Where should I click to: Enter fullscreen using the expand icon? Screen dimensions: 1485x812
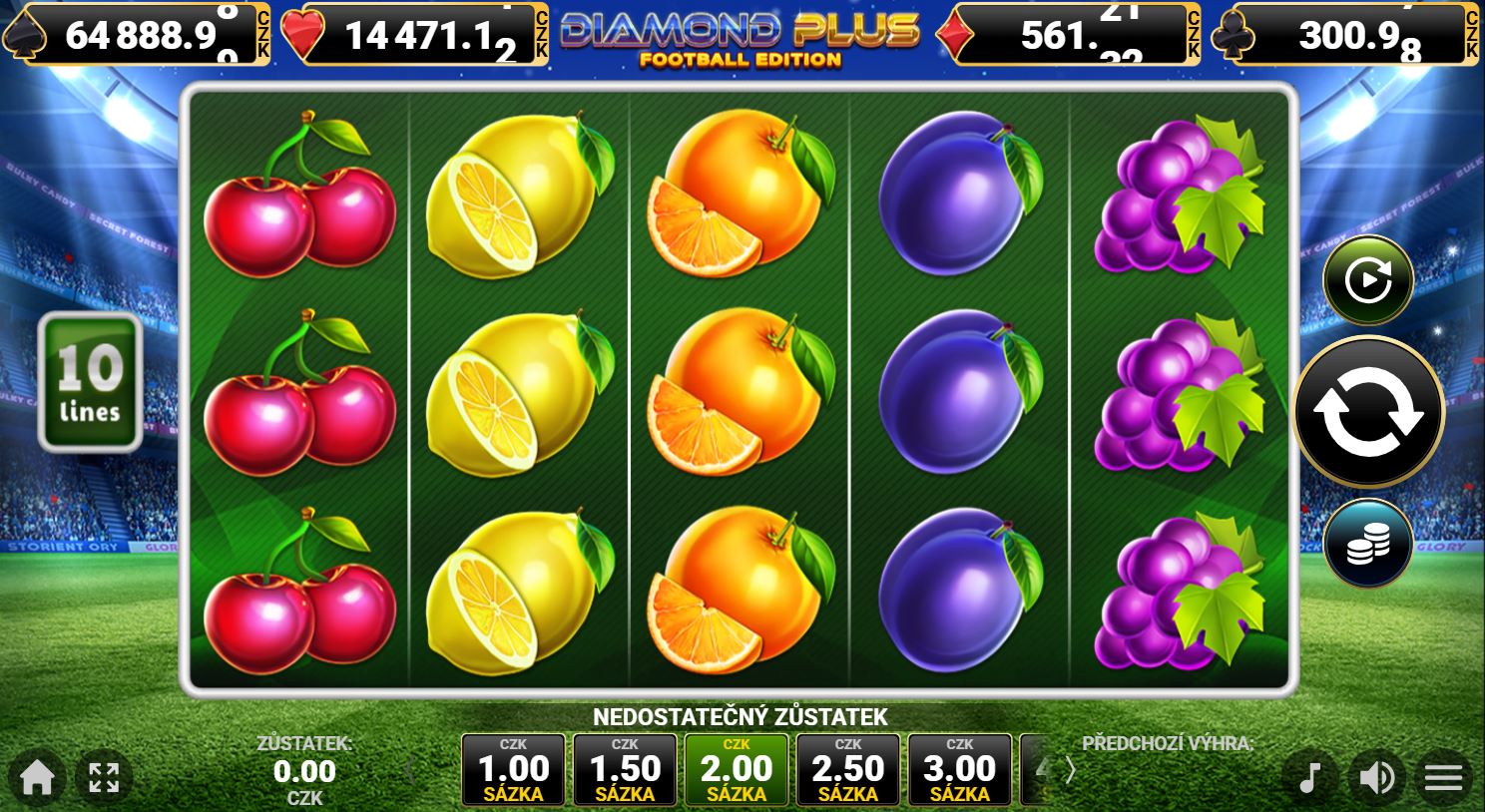coord(103,777)
